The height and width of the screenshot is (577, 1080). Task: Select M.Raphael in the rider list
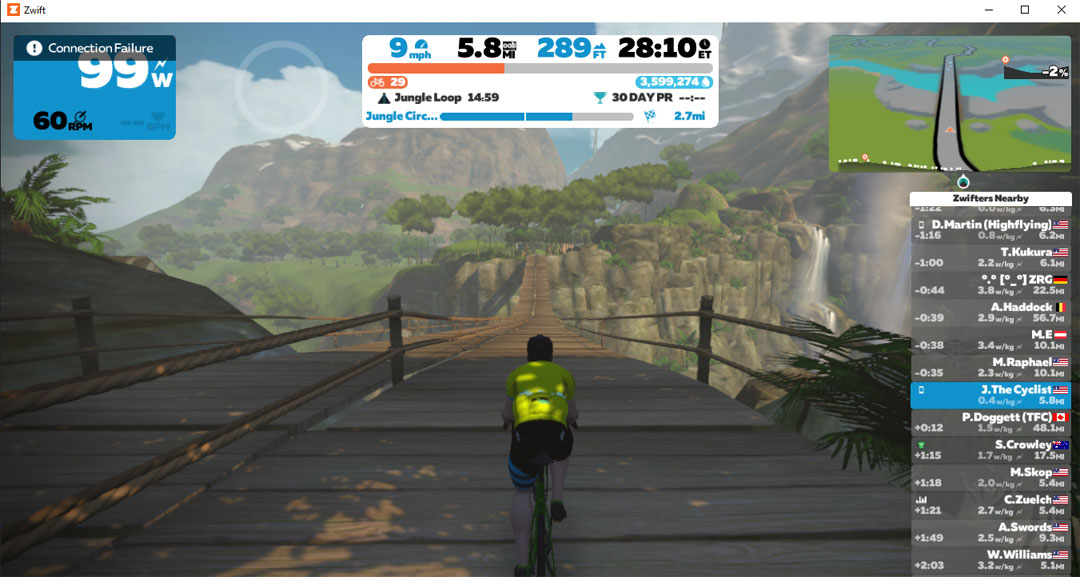pos(990,367)
